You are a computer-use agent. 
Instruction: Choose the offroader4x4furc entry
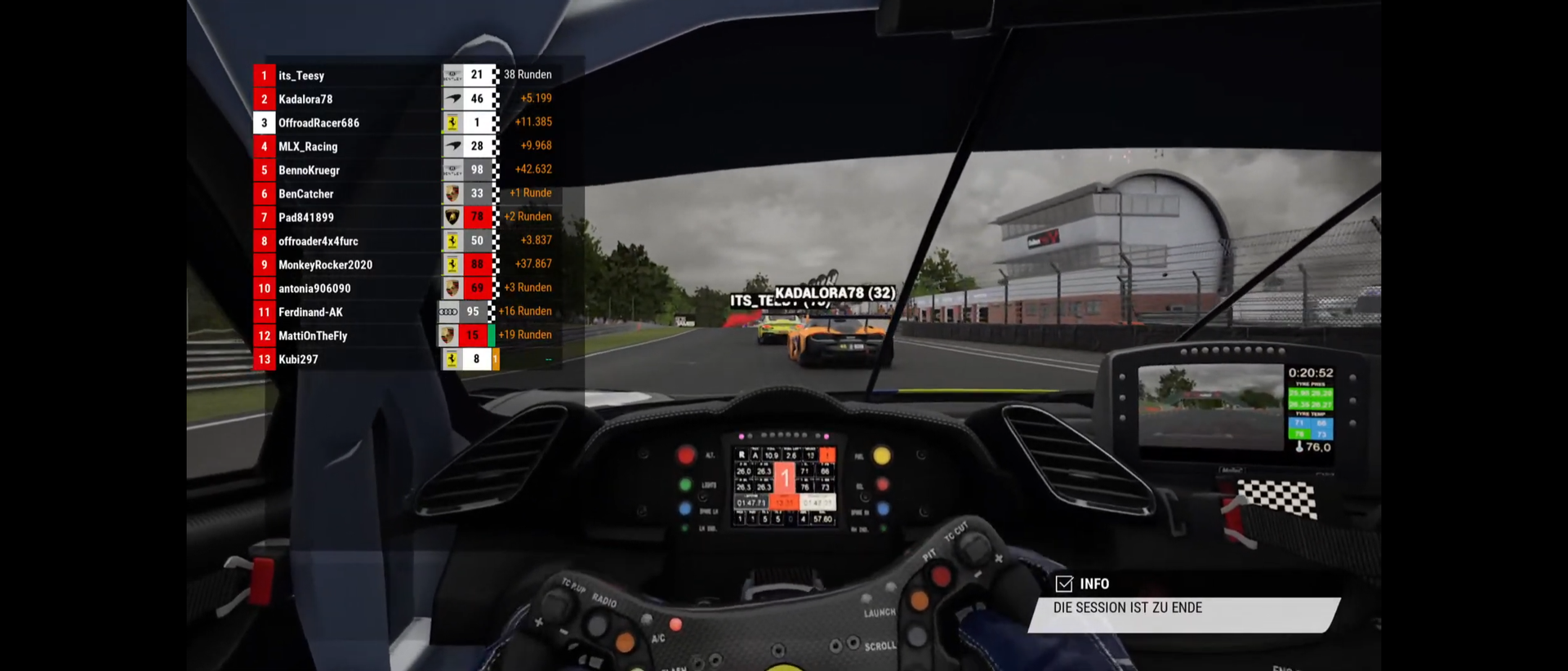point(318,242)
